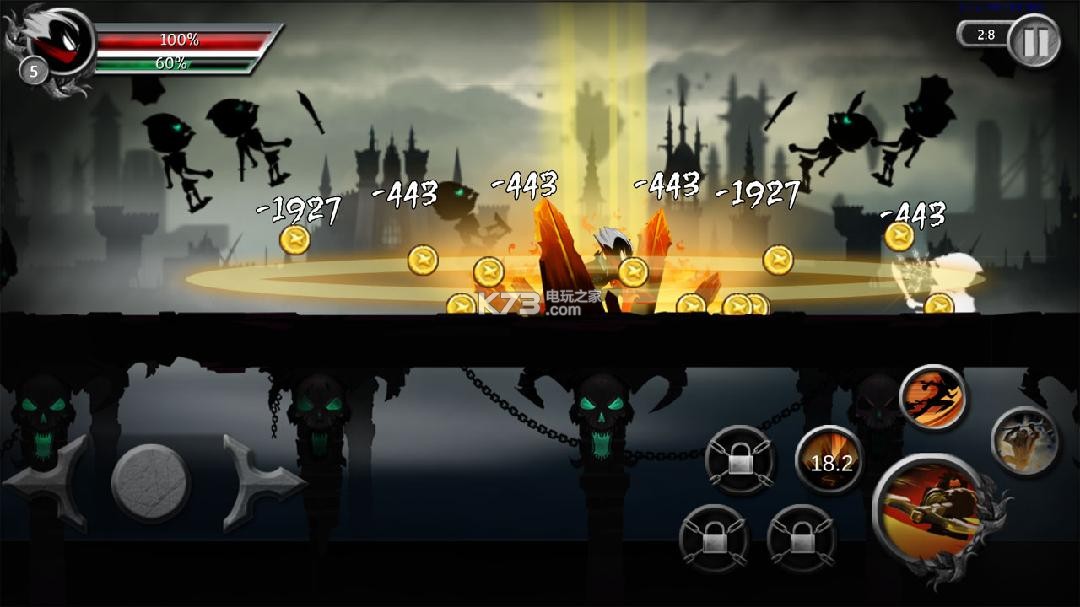Use the pale leaping figure skill
1080x607 pixels.
[x=1026, y=440]
